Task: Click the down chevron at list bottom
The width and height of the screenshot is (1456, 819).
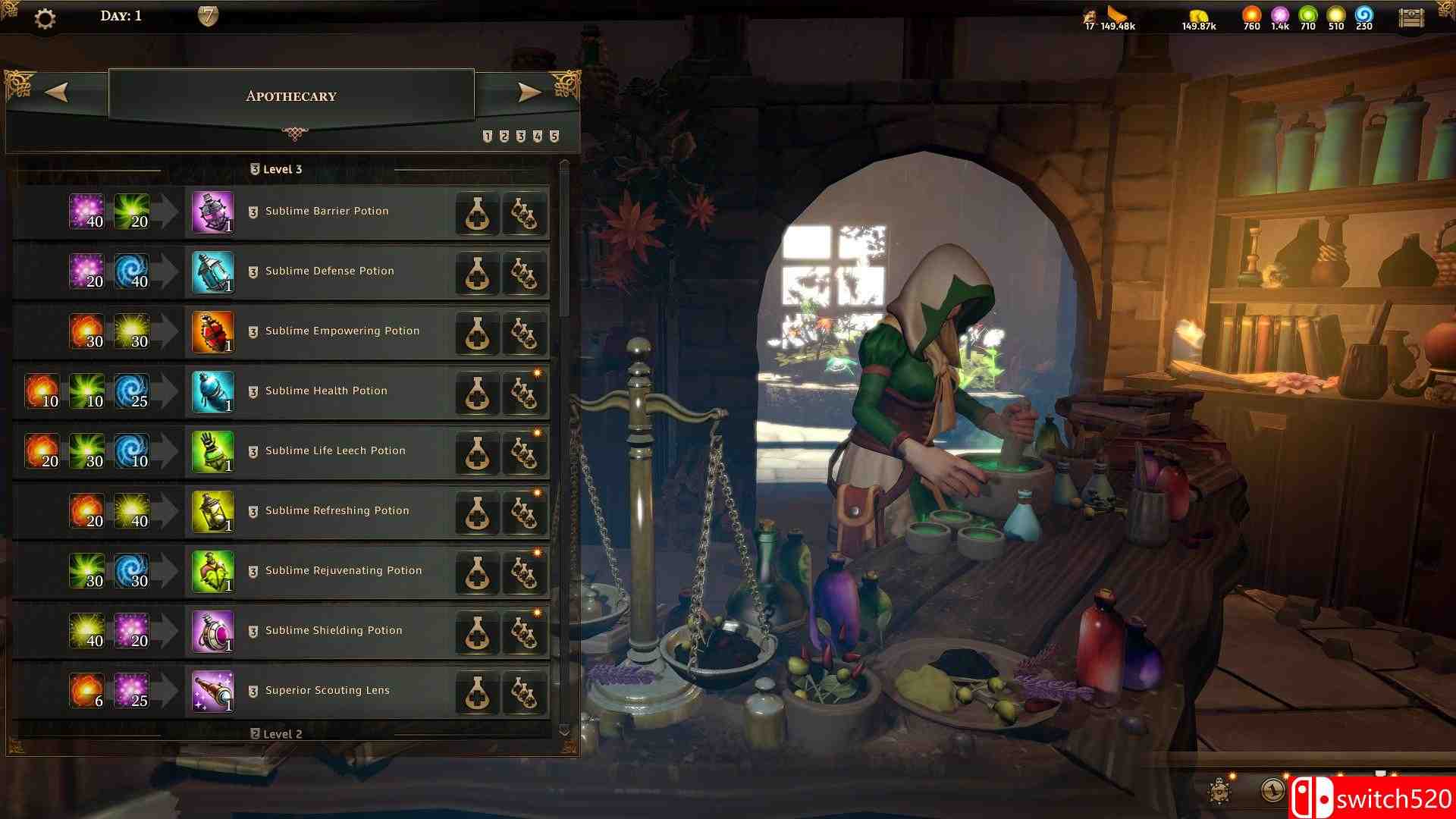Action: (x=564, y=730)
